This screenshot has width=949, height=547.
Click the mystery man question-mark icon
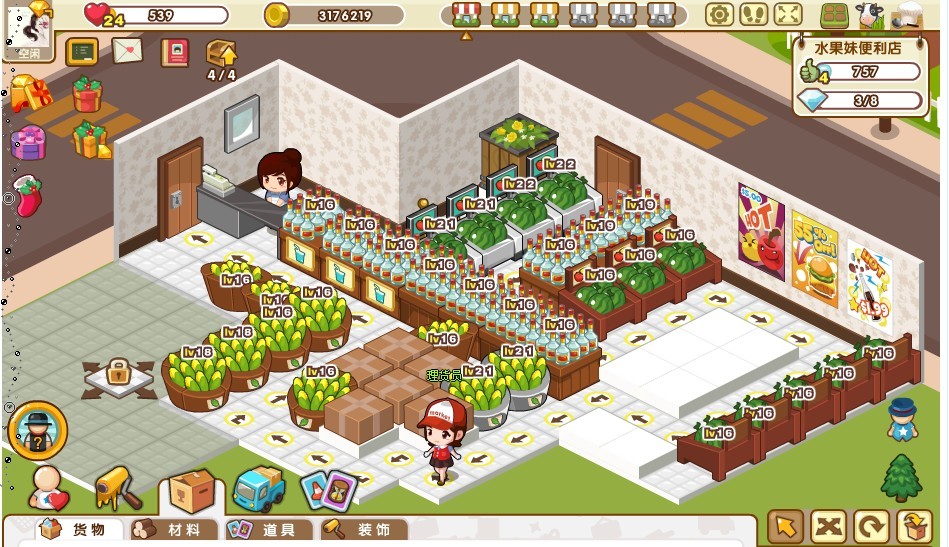click(x=38, y=430)
